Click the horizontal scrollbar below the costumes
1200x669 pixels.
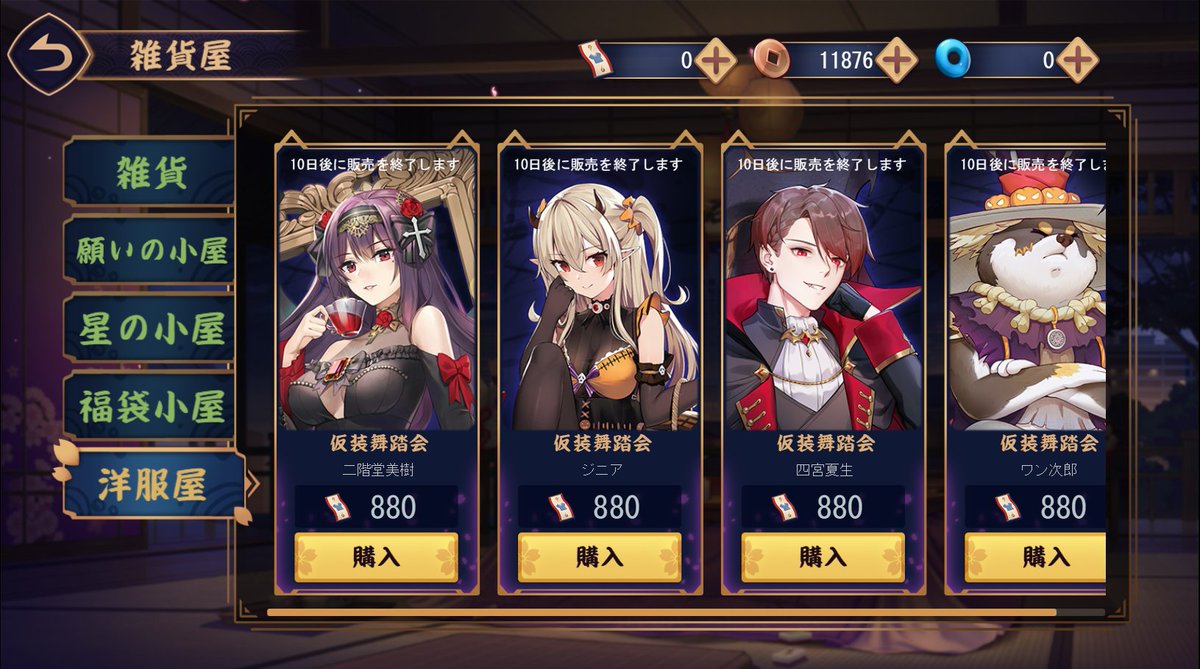tap(660, 611)
